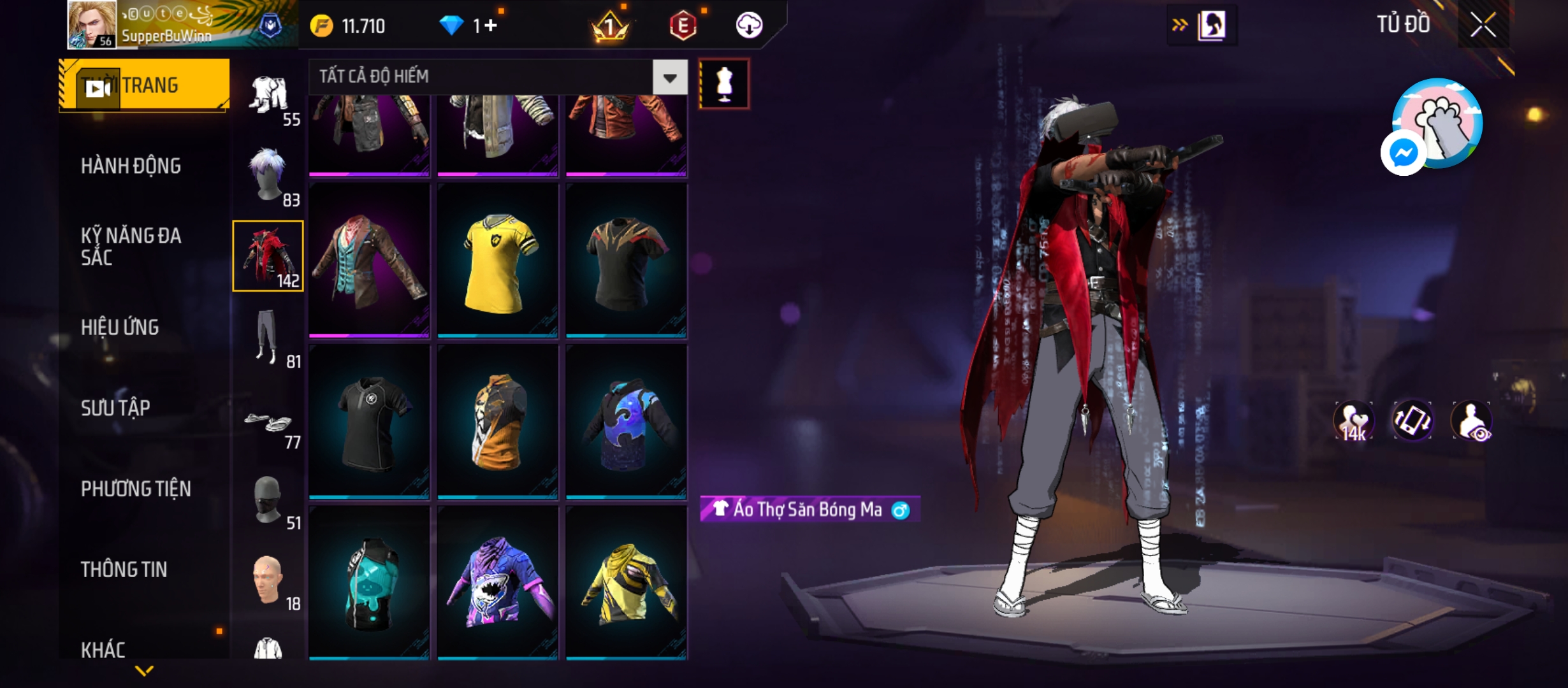
Task: Switch to the pants category icon
Action: pos(268,338)
